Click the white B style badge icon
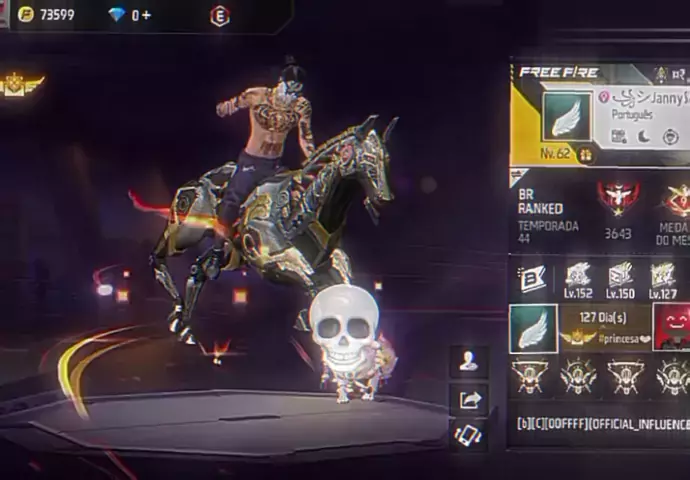This screenshot has width=690, height=480. pyautogui.click(x=533, y=279)
